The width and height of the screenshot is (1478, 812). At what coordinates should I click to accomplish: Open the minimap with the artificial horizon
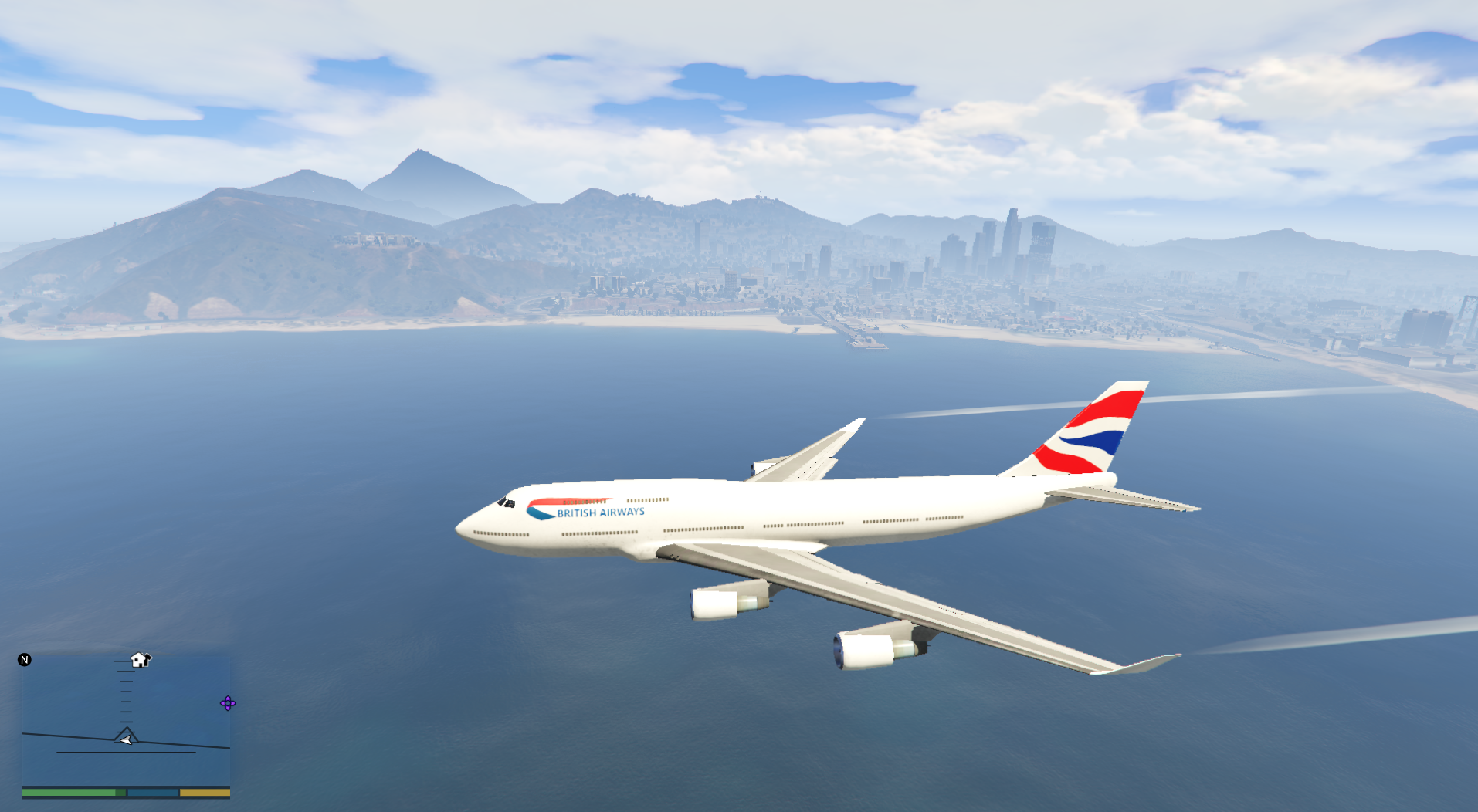pyautogui.click(x=126, y=722)
